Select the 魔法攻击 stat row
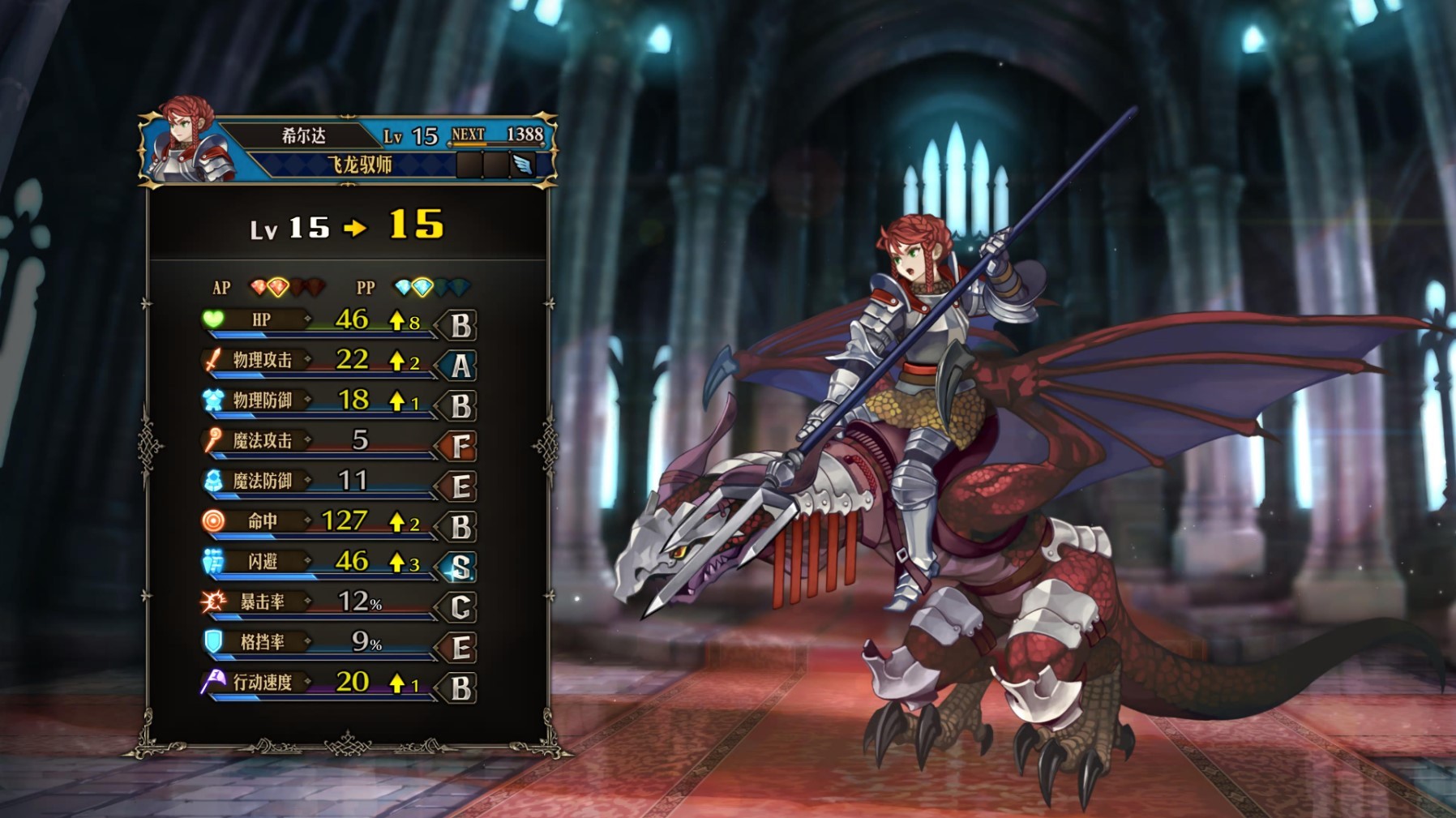Viewport: 1456px width, 818px height. [337, 441]
